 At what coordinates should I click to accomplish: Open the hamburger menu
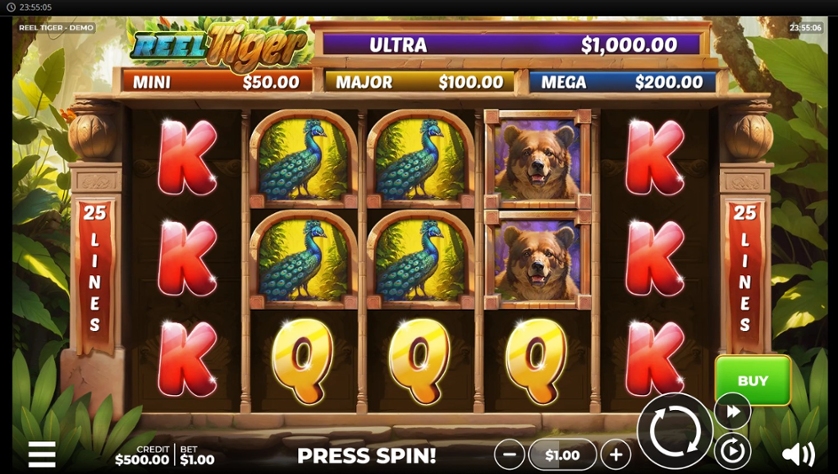tap(42, 454)
